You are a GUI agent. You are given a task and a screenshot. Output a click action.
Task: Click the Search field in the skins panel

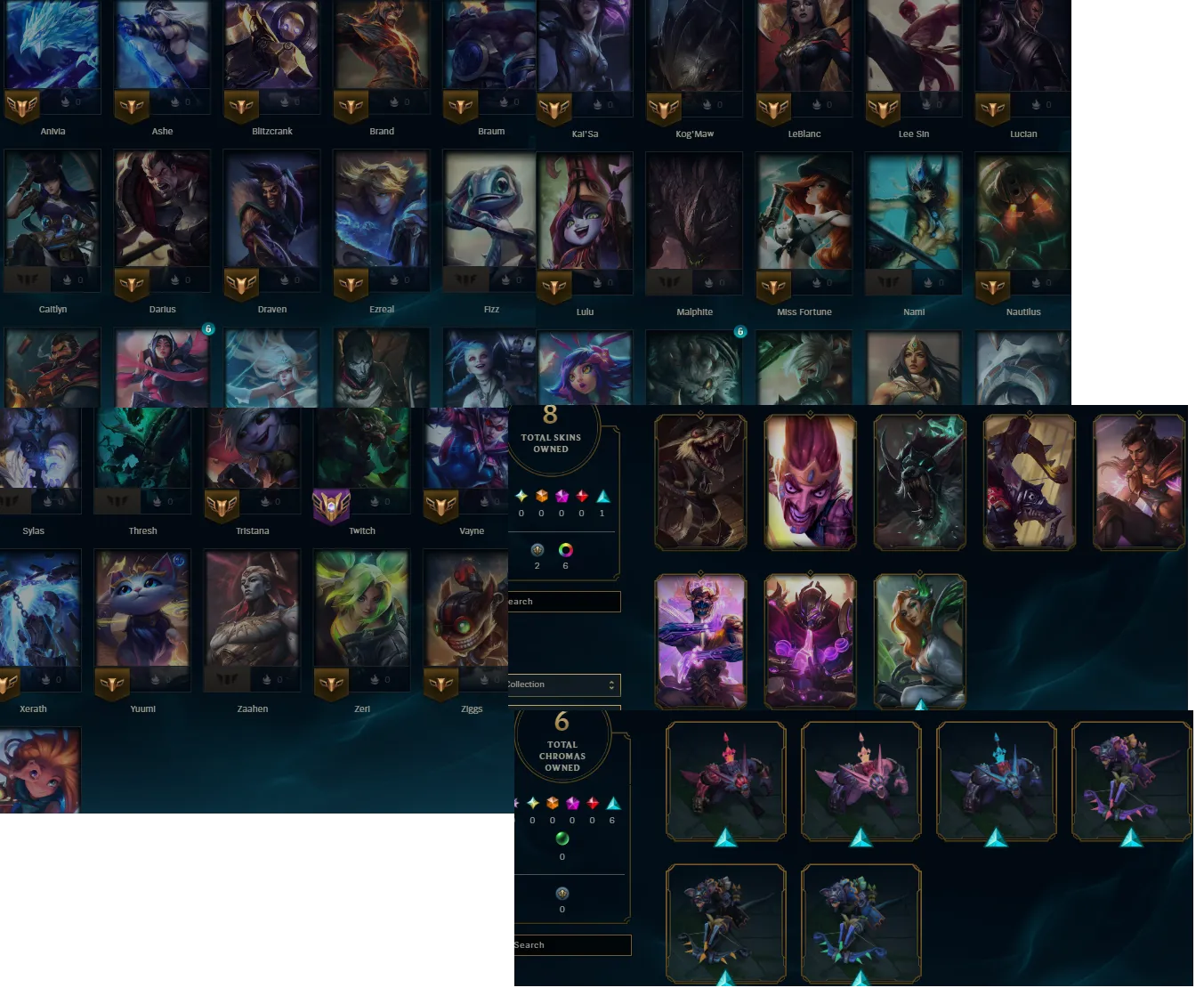[x=562, y=601]
